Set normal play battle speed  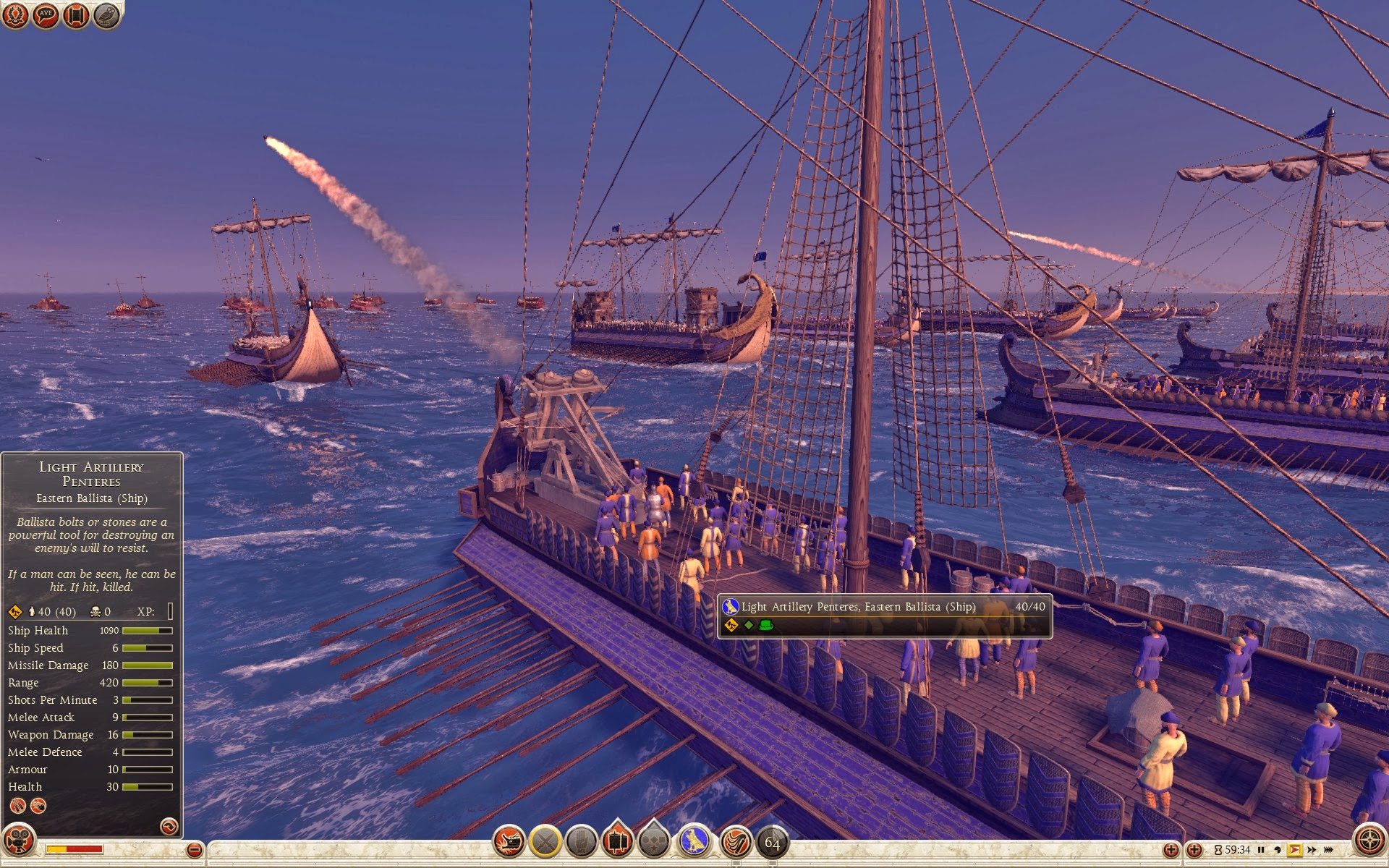click(x=1294, y=850)
